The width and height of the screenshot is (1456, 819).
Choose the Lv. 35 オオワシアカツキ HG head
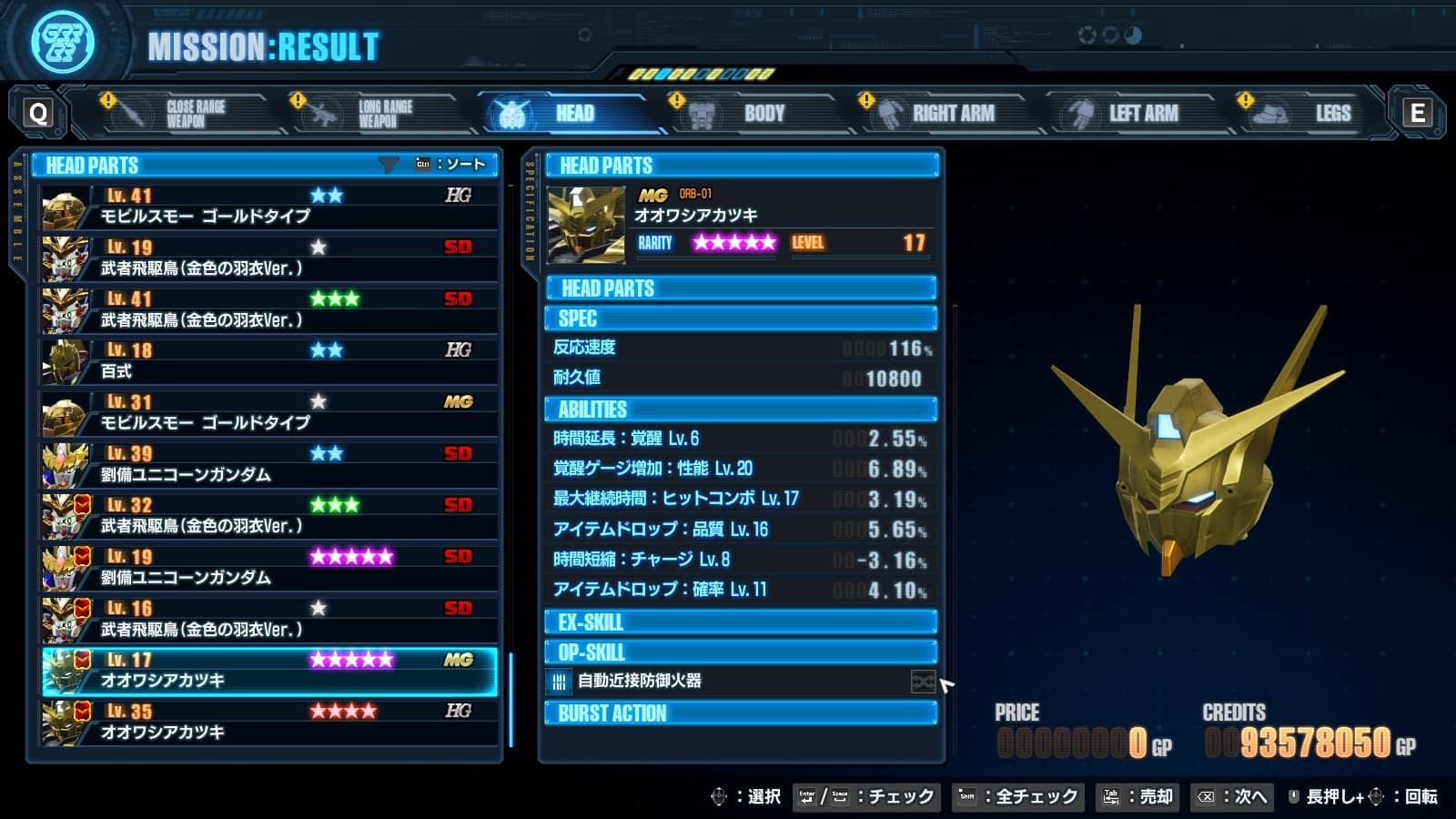point(269,722)
